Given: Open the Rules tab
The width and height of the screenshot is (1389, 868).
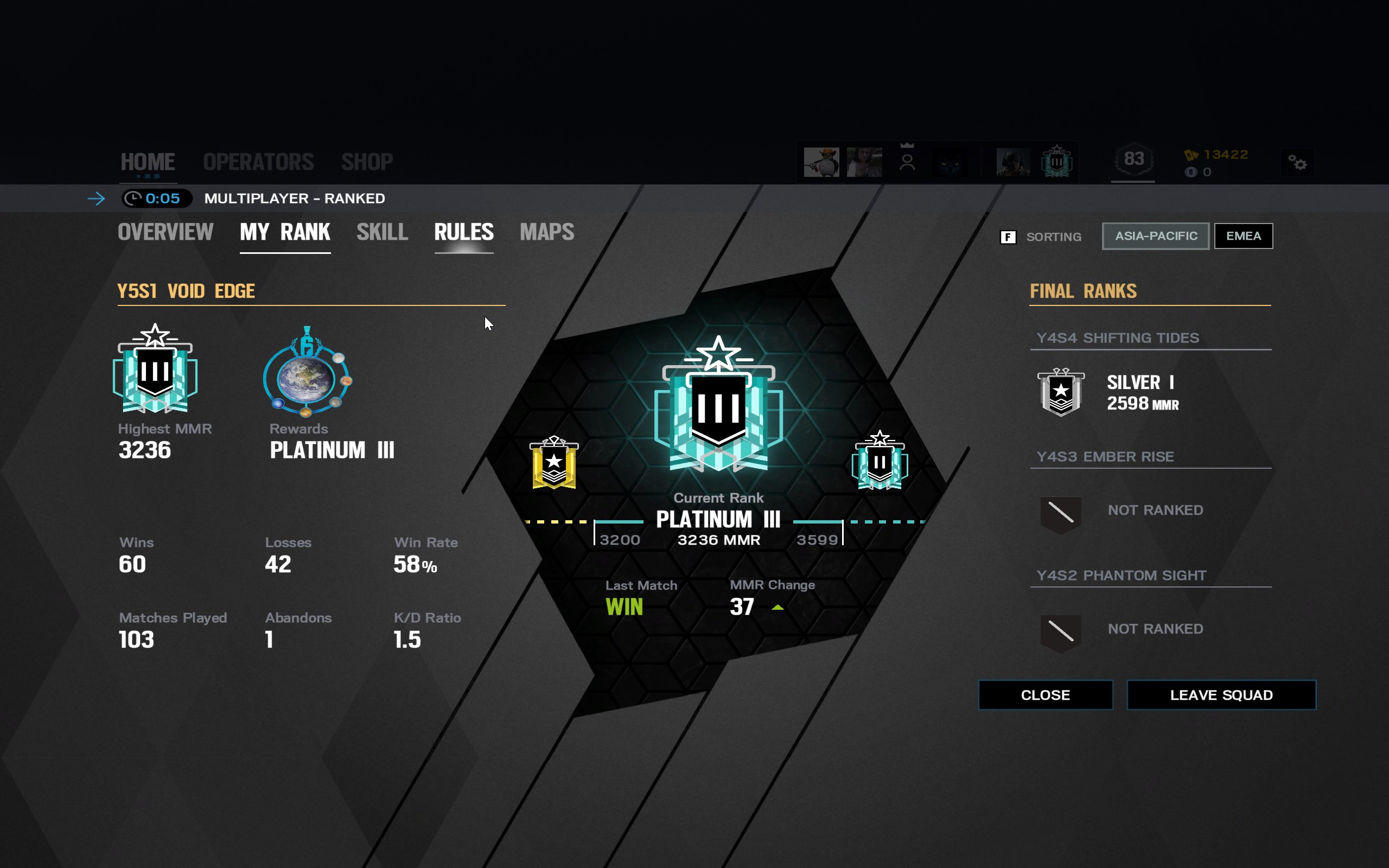Looking at the screenshot, I should [x=464, y=233].
